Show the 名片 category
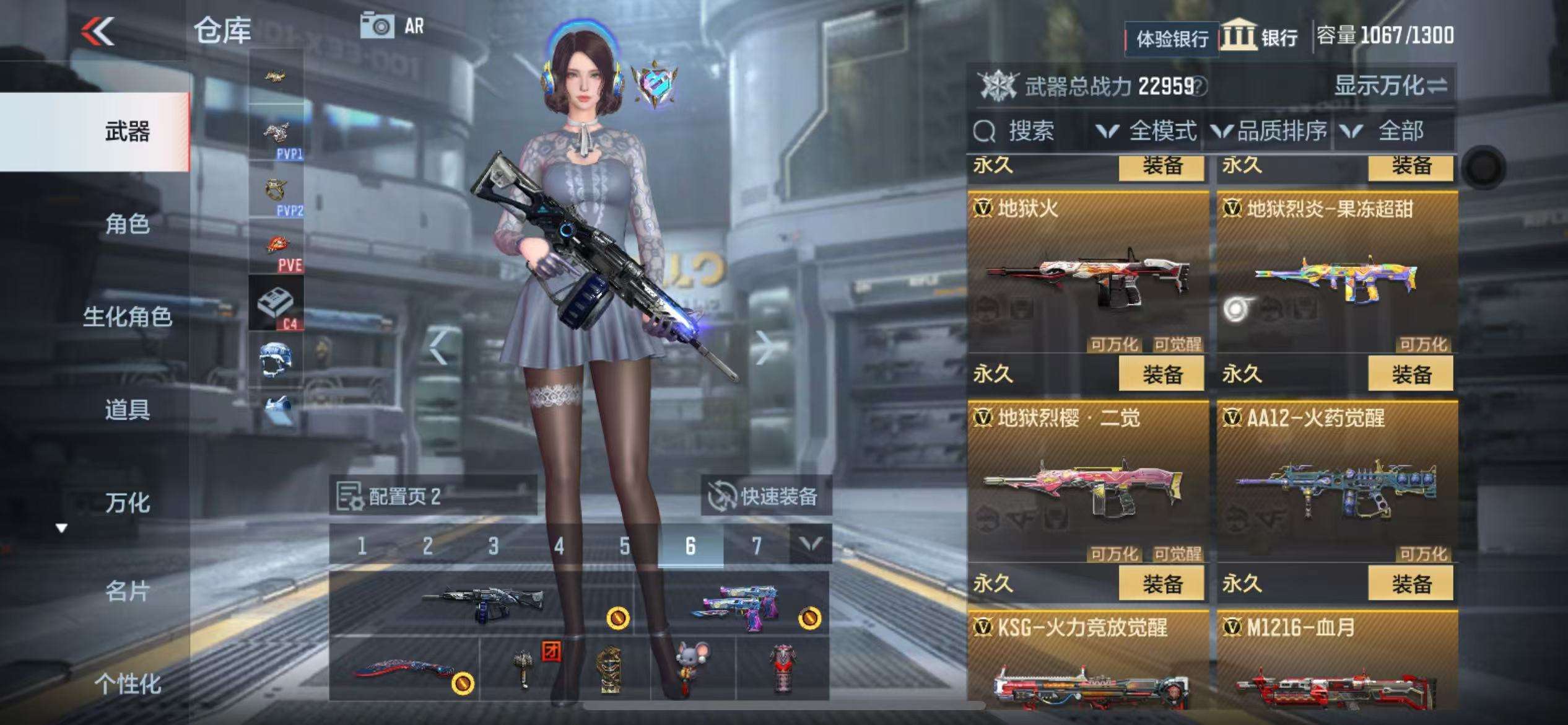The height and width of the screenshot is (725, 1568). tap(127, 592)
